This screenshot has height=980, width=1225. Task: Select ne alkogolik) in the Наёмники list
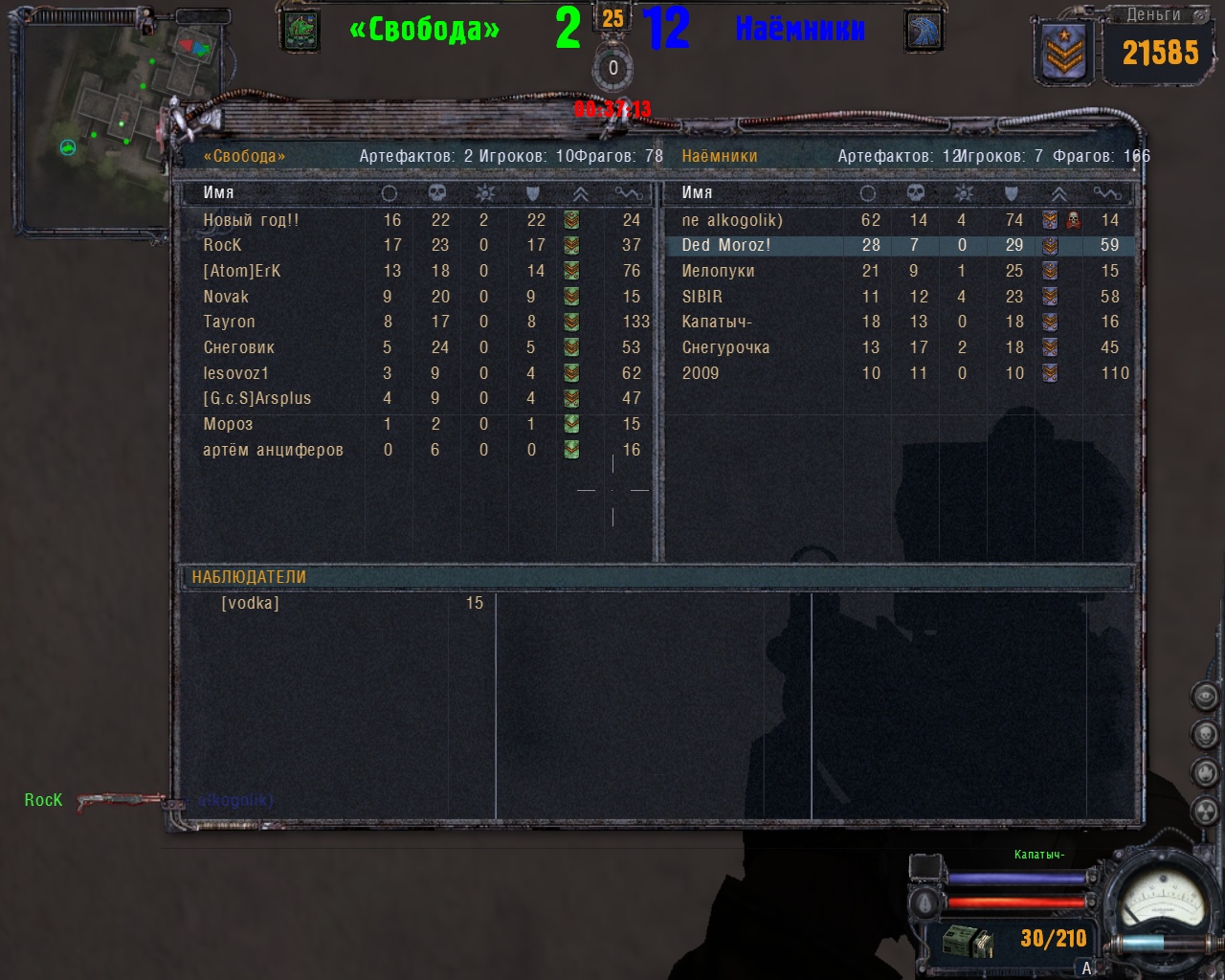click(732, 220)
